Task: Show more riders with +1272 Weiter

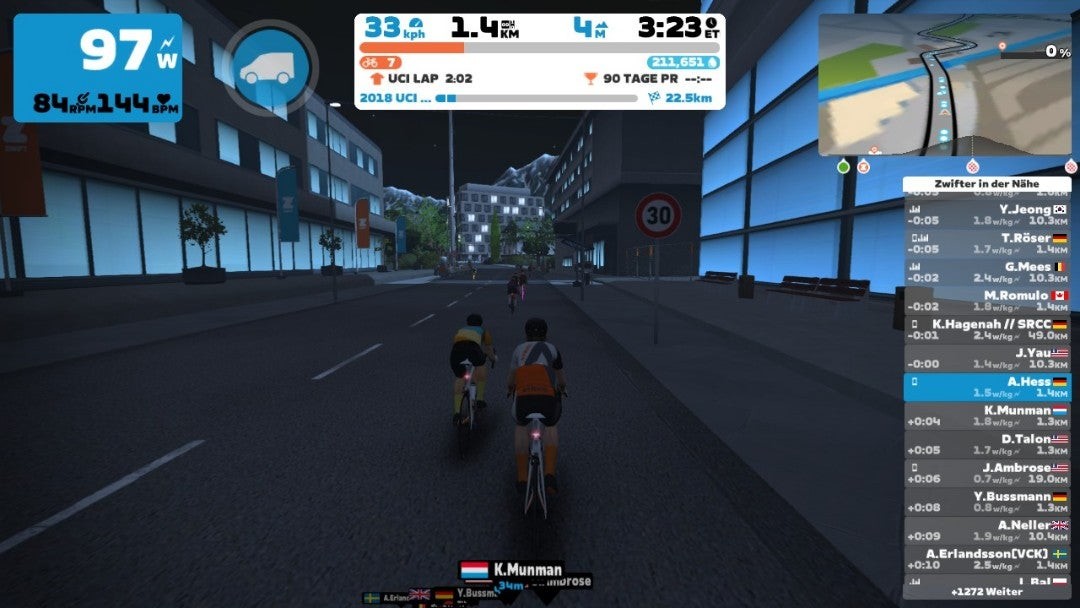Action: pos(987,592)
